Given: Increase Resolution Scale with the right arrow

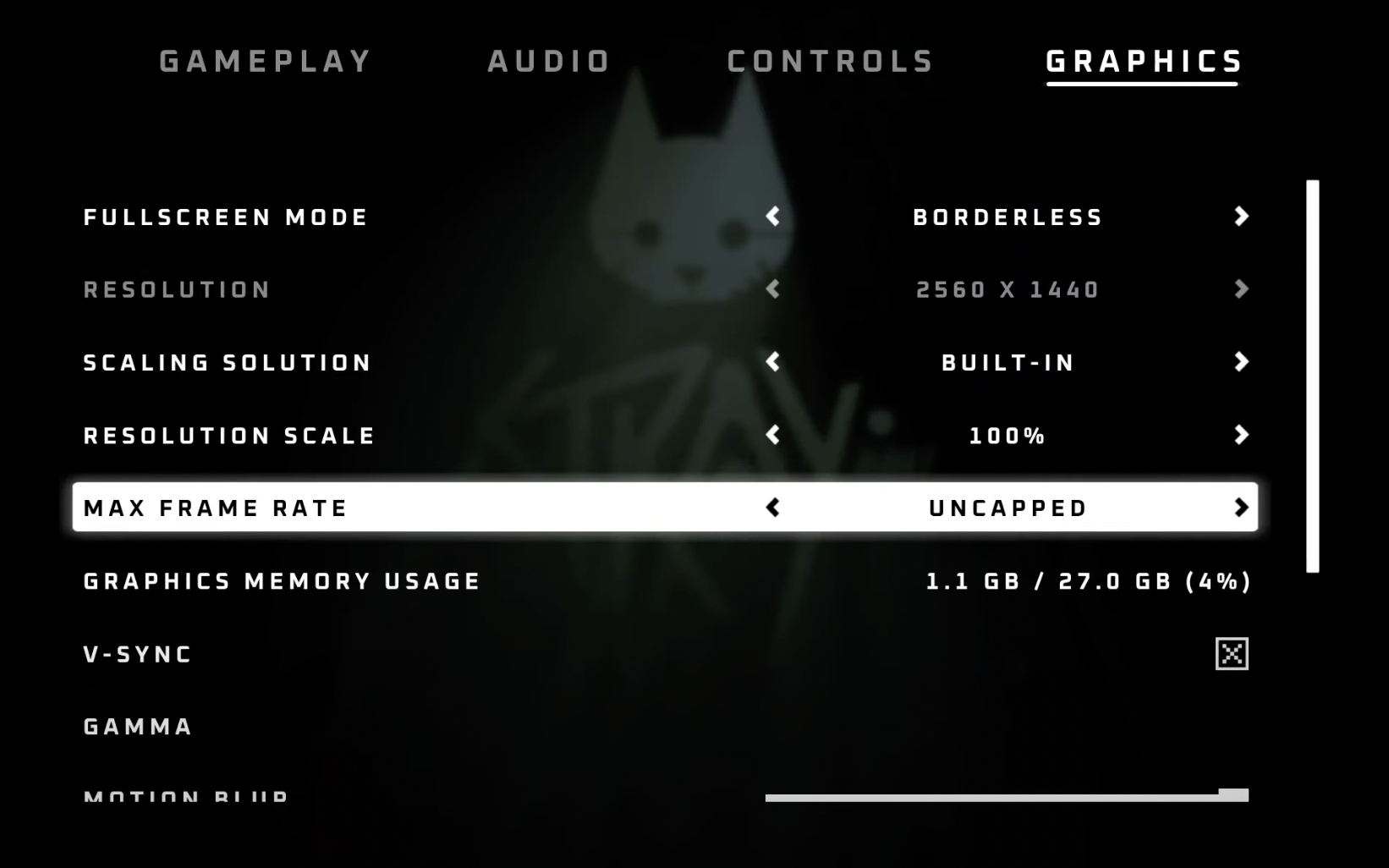Looking at the screenshot, I should [1241, 435].
